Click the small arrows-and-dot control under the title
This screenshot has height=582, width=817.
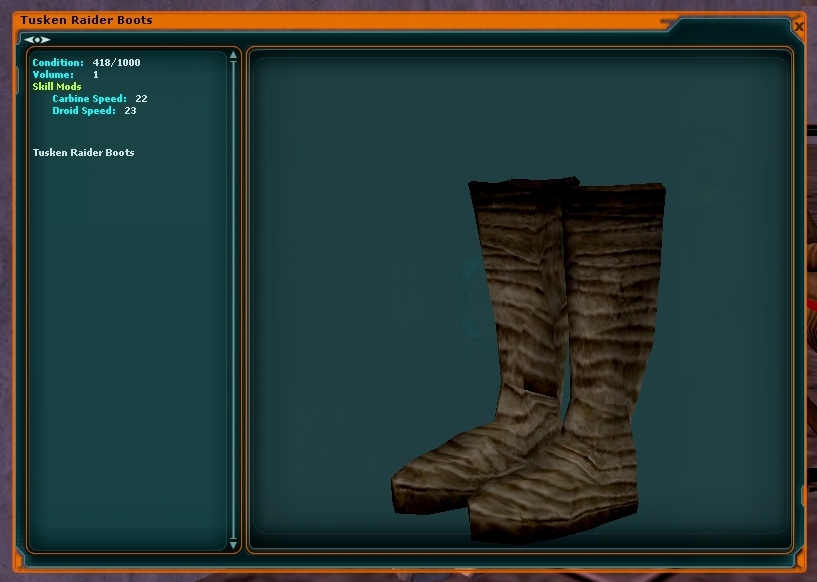click(x=37, y=39)
